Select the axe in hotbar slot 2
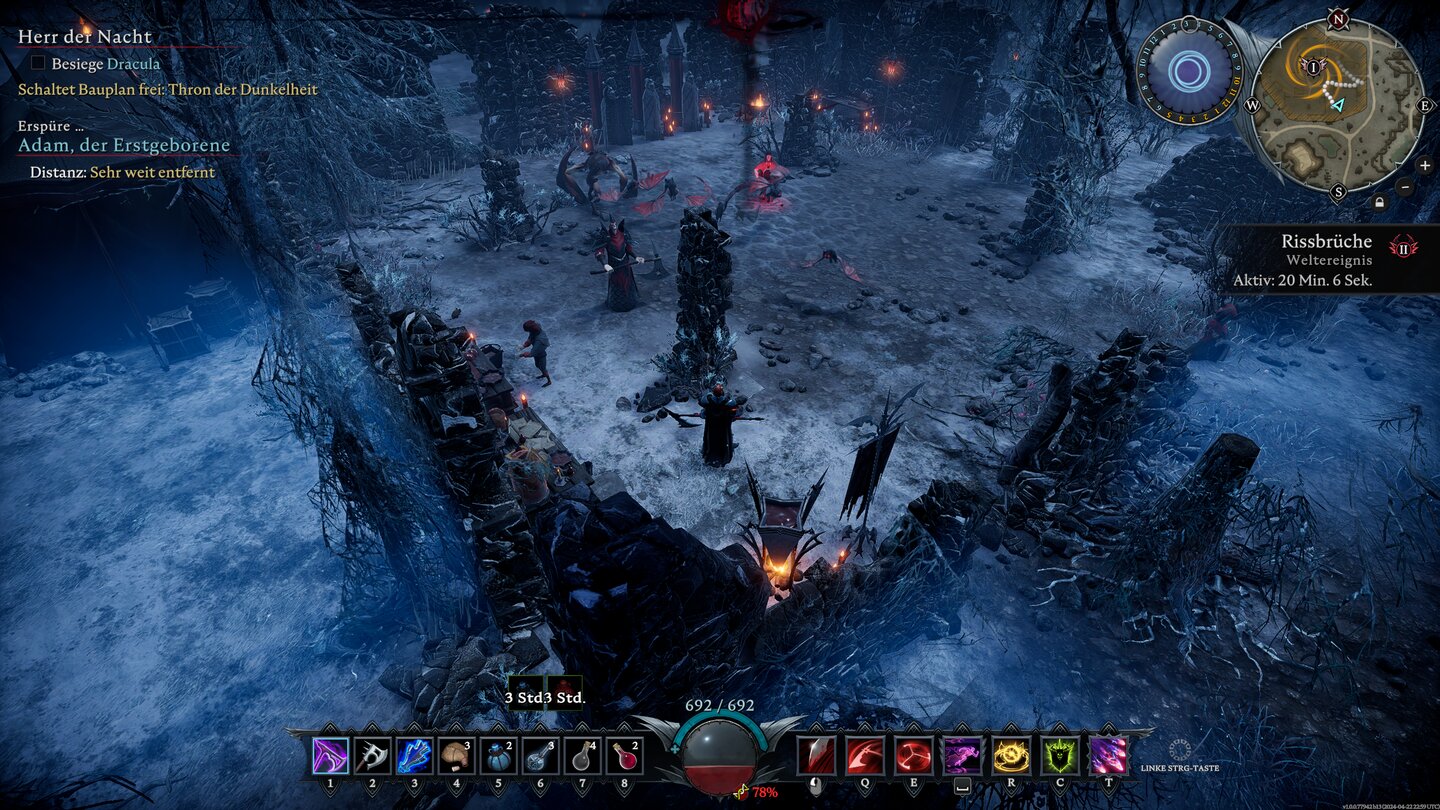 click(x=372, y=756)
